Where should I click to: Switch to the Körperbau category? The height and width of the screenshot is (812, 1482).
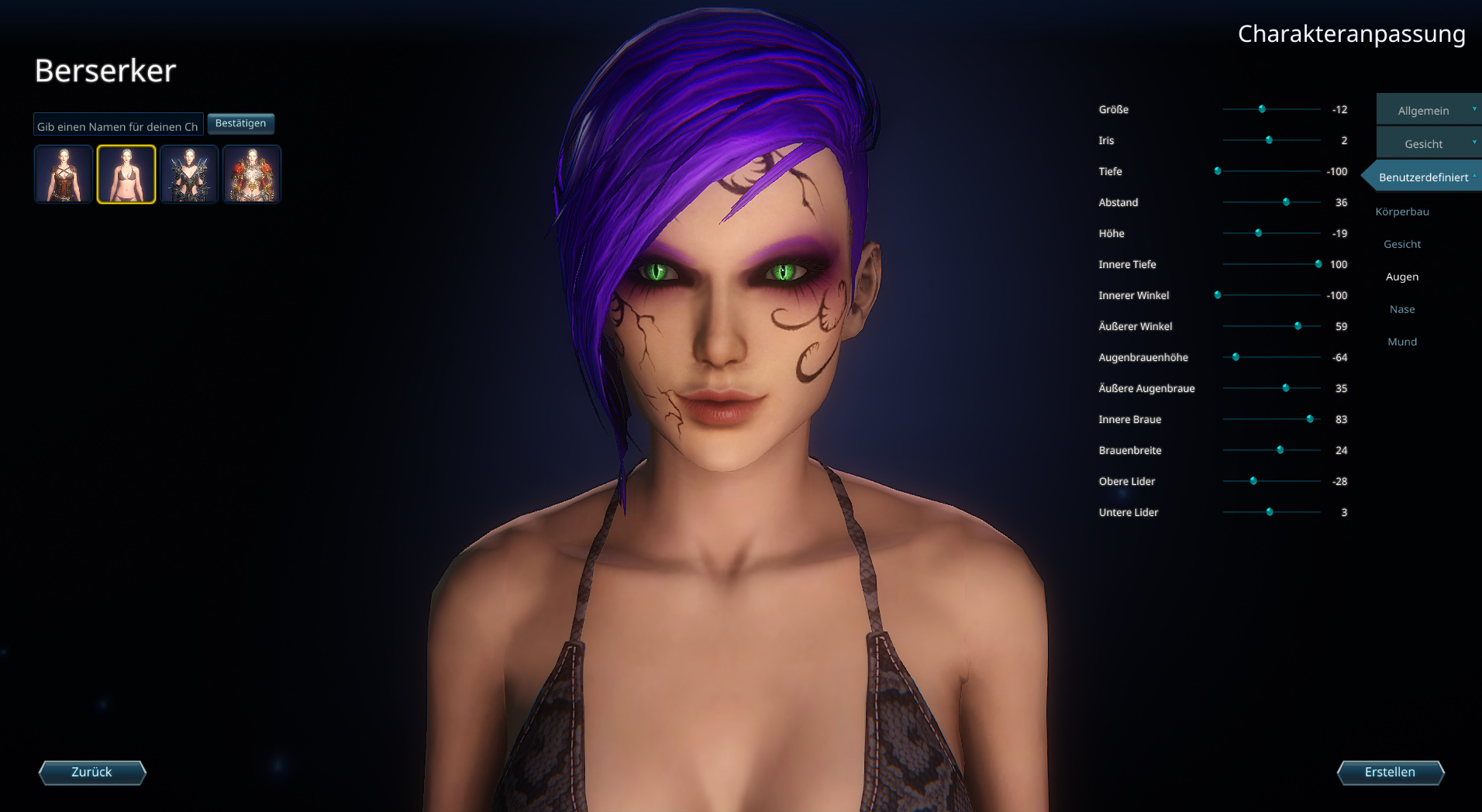[1402, 212]
